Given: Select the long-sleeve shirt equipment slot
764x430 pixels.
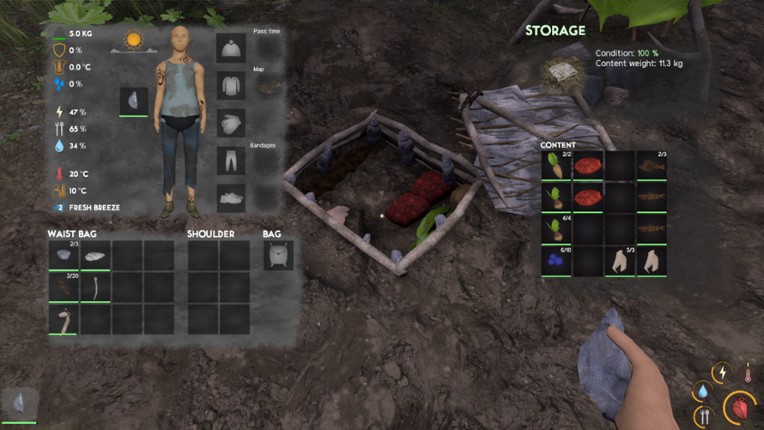Looking at the screenshot, I should pyautogui.click(x=231, y=86).
